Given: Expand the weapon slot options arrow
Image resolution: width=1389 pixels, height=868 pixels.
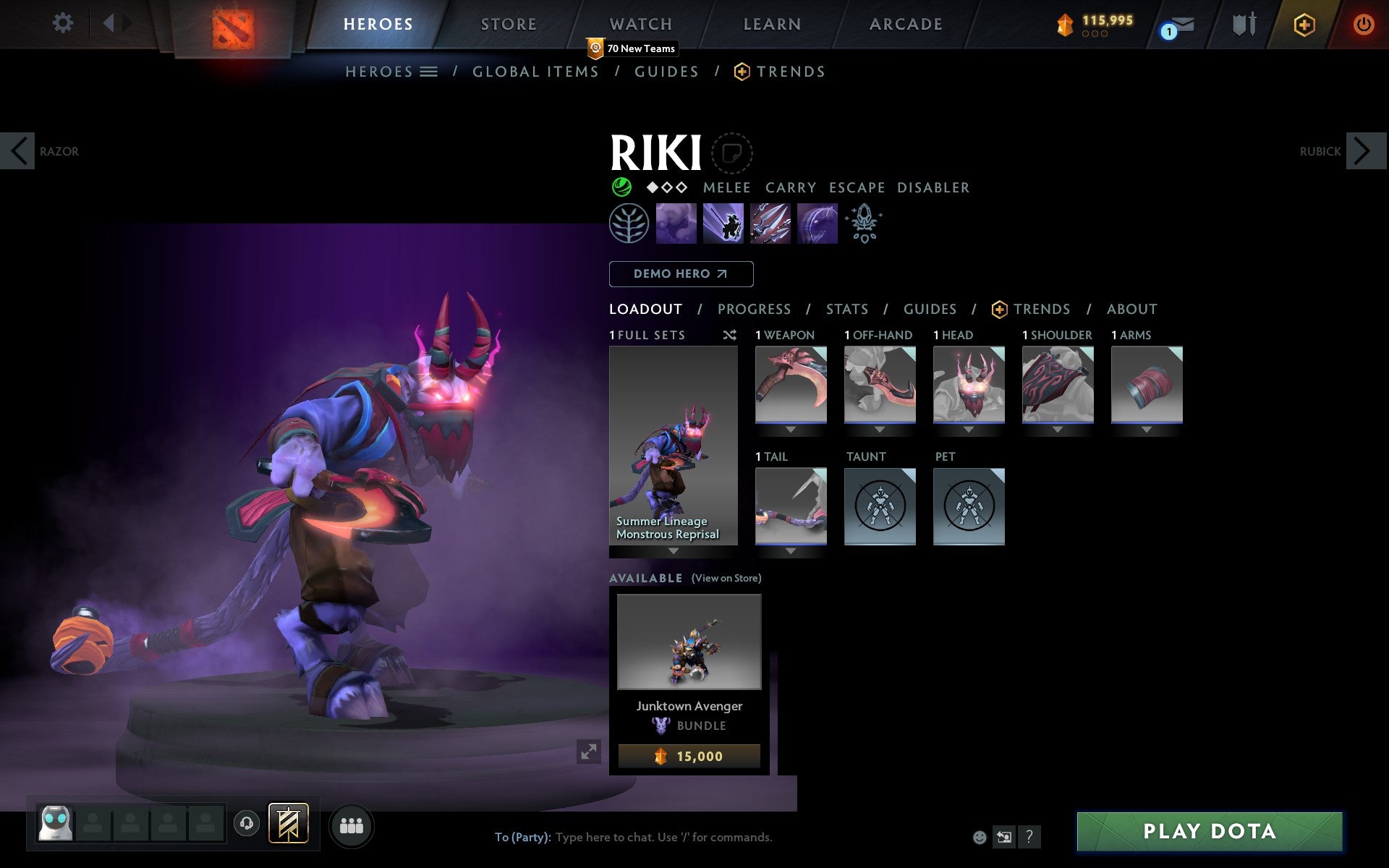Looking at the screenshot, I should coord(790,429).
